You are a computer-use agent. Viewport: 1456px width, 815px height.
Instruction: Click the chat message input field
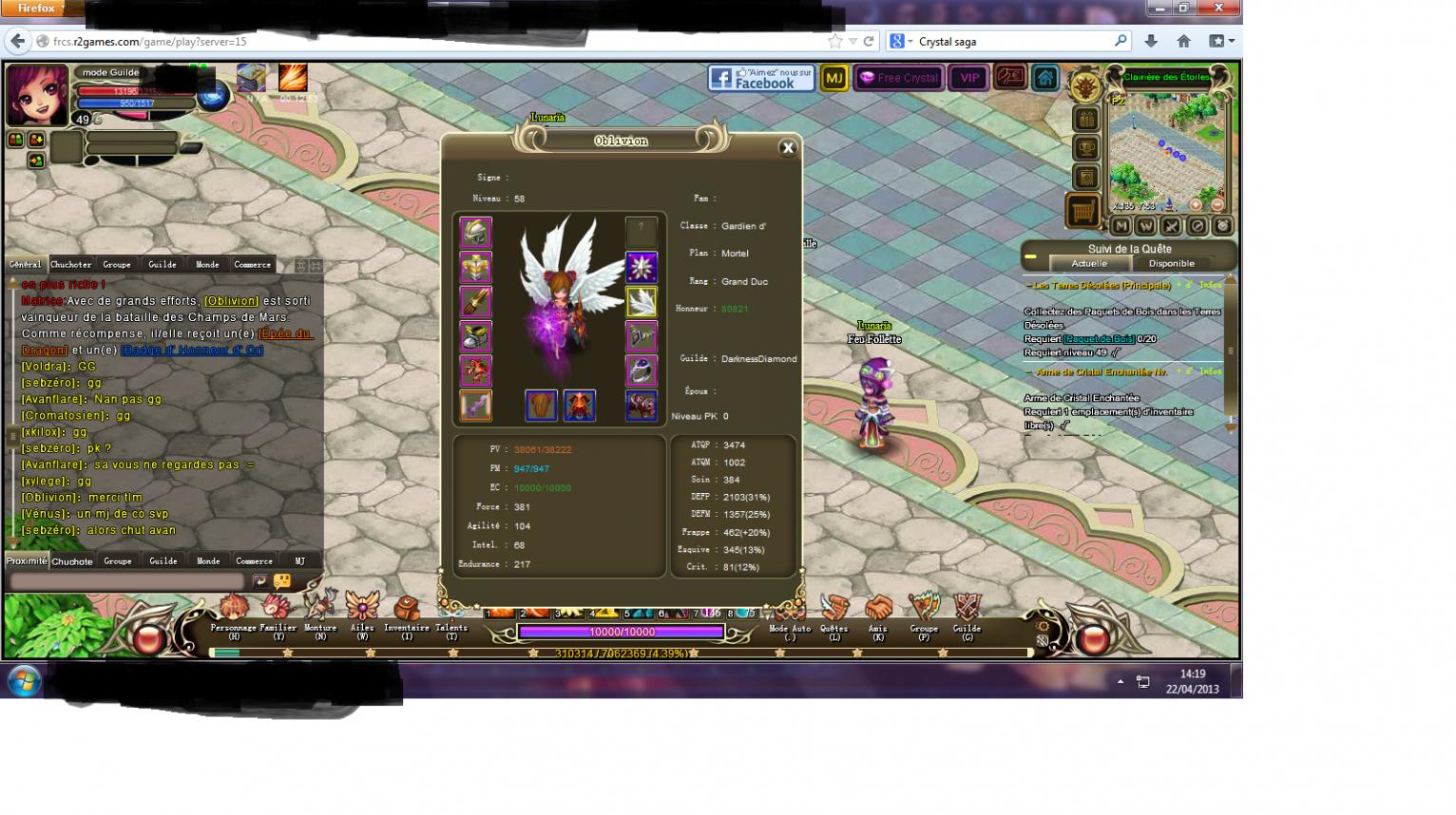point(128,580)
